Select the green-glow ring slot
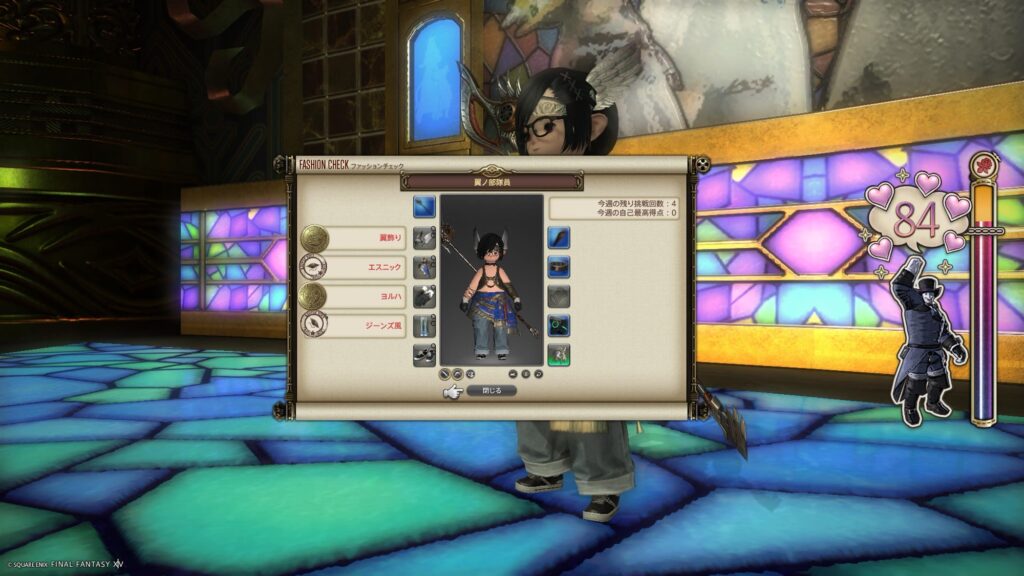 (x=559, y=325)
